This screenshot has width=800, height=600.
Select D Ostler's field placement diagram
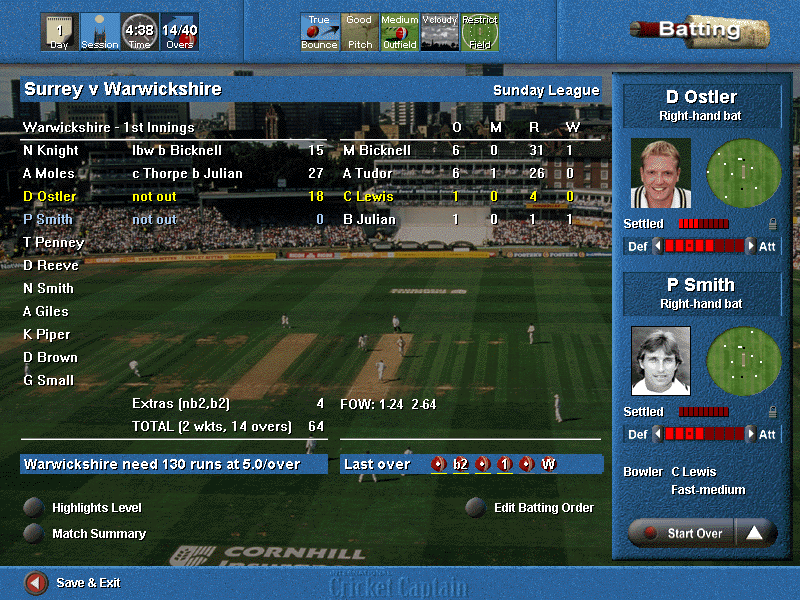click(744, 172)
